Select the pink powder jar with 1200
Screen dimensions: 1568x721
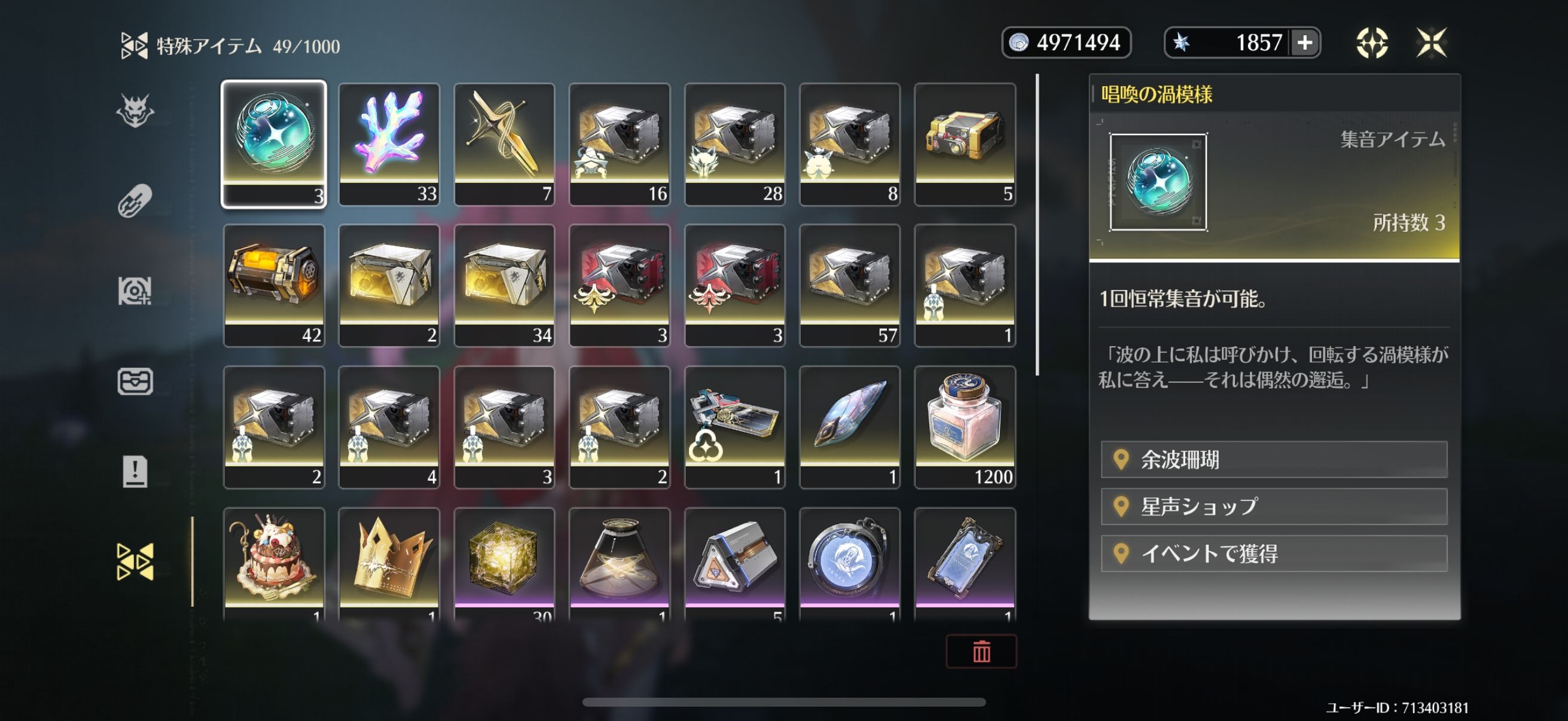click(965, 426)
